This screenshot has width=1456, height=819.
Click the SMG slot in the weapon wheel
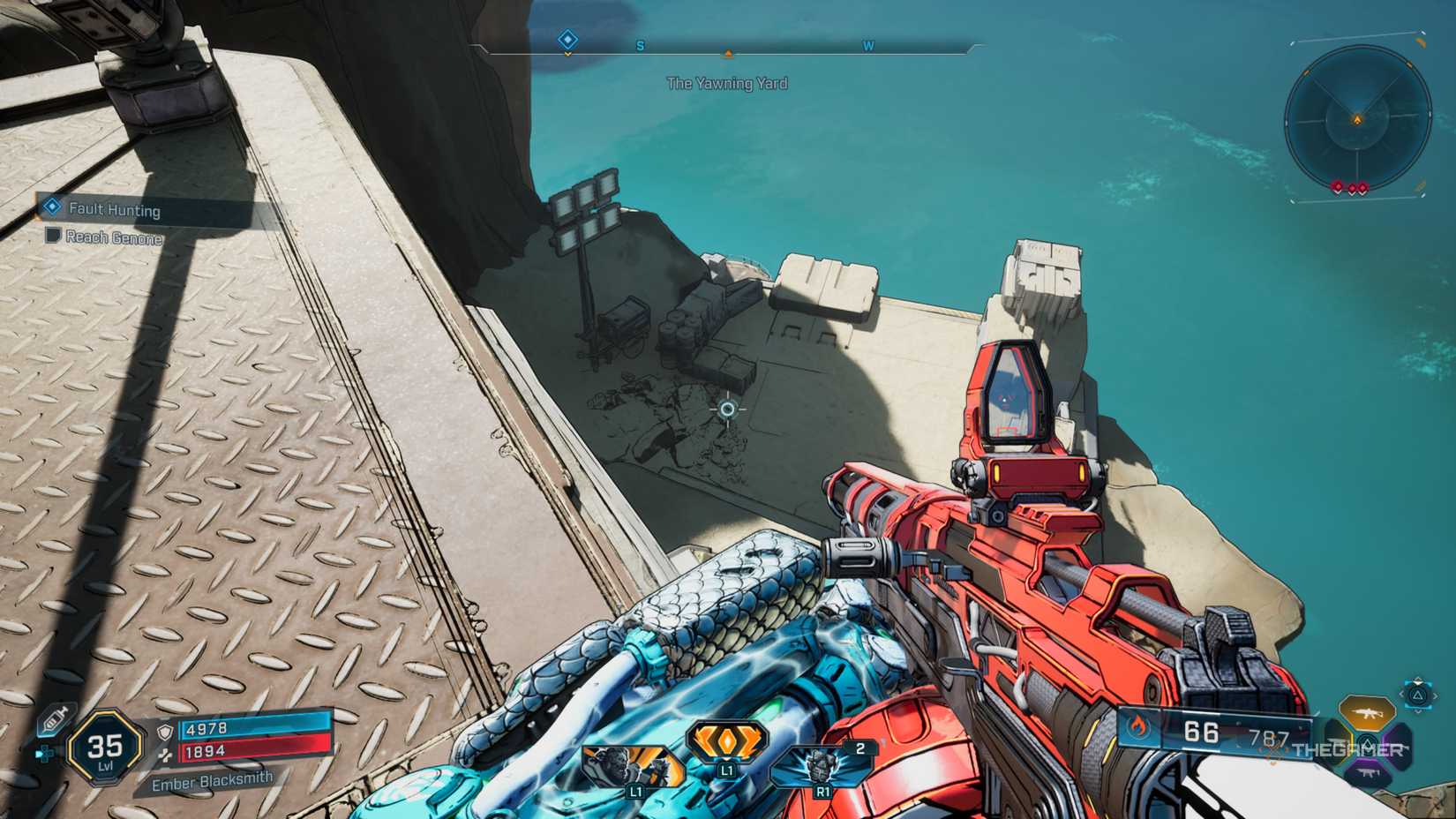point(1369,773)
